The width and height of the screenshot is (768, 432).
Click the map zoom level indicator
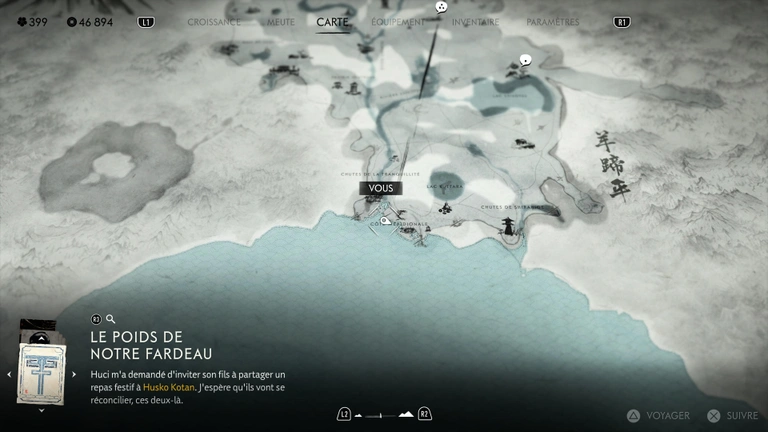(x=384, y=413)
